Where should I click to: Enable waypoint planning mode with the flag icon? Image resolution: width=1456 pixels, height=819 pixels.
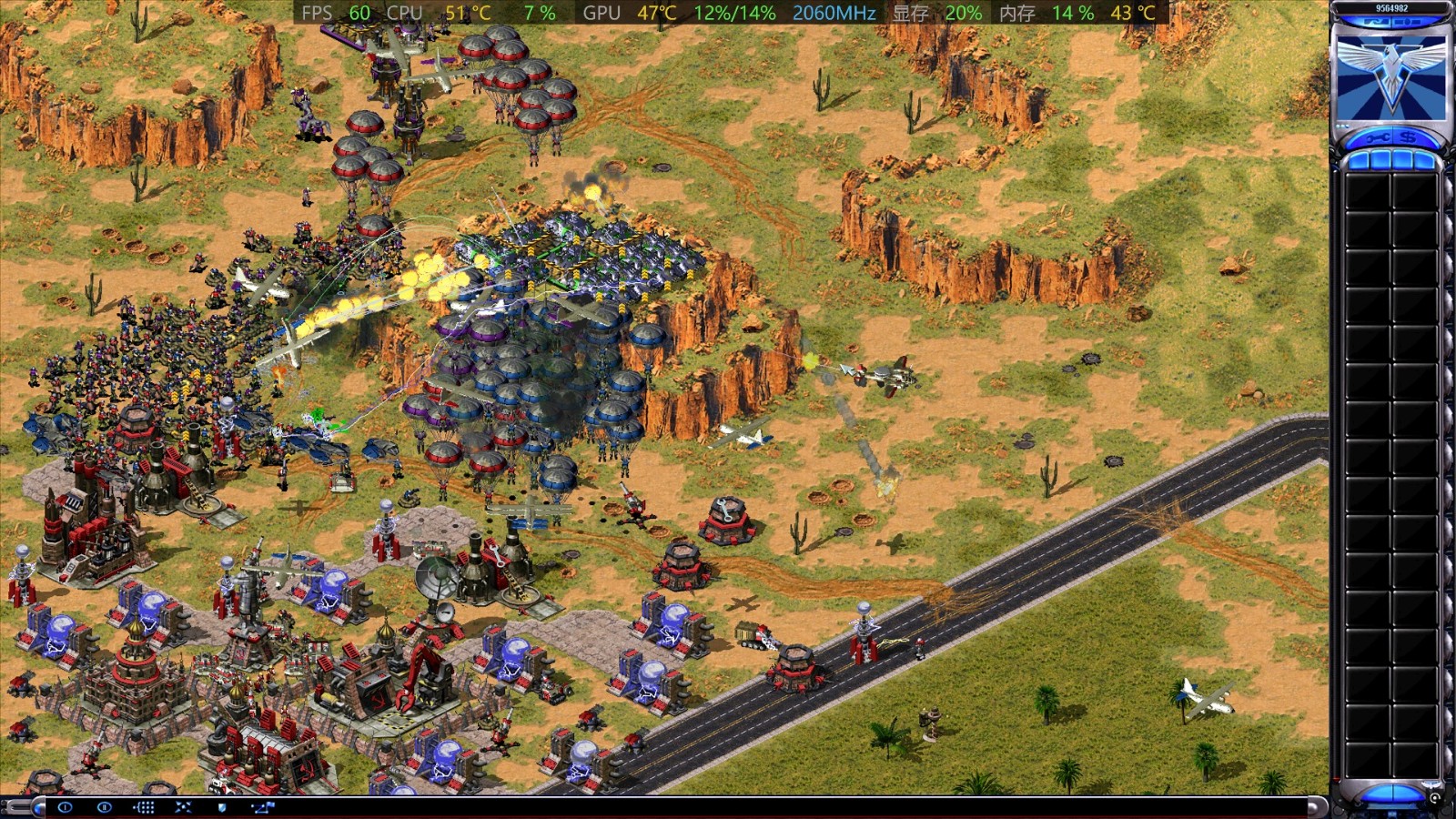click(x=262, y=807)
